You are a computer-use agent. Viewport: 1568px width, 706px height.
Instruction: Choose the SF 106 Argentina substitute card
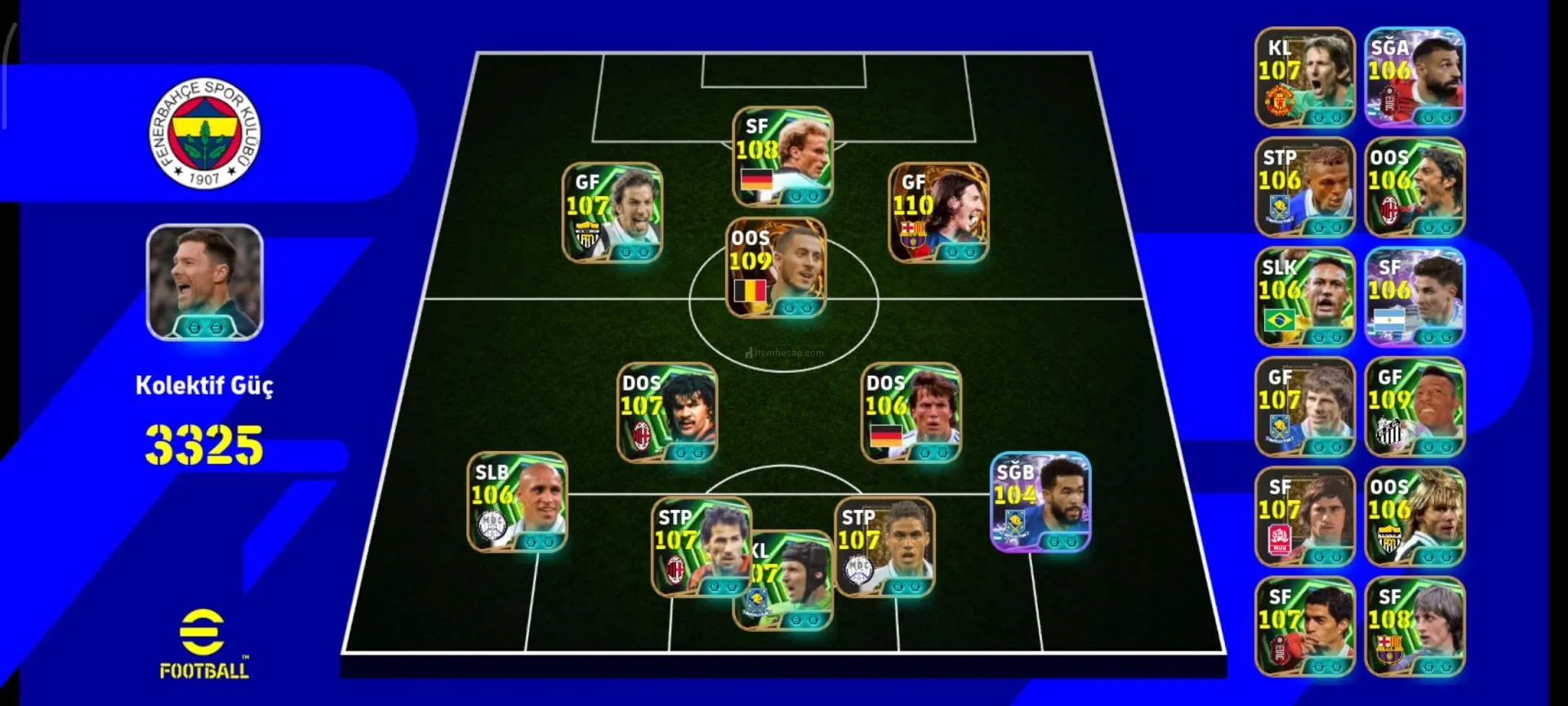(1414, 297)
